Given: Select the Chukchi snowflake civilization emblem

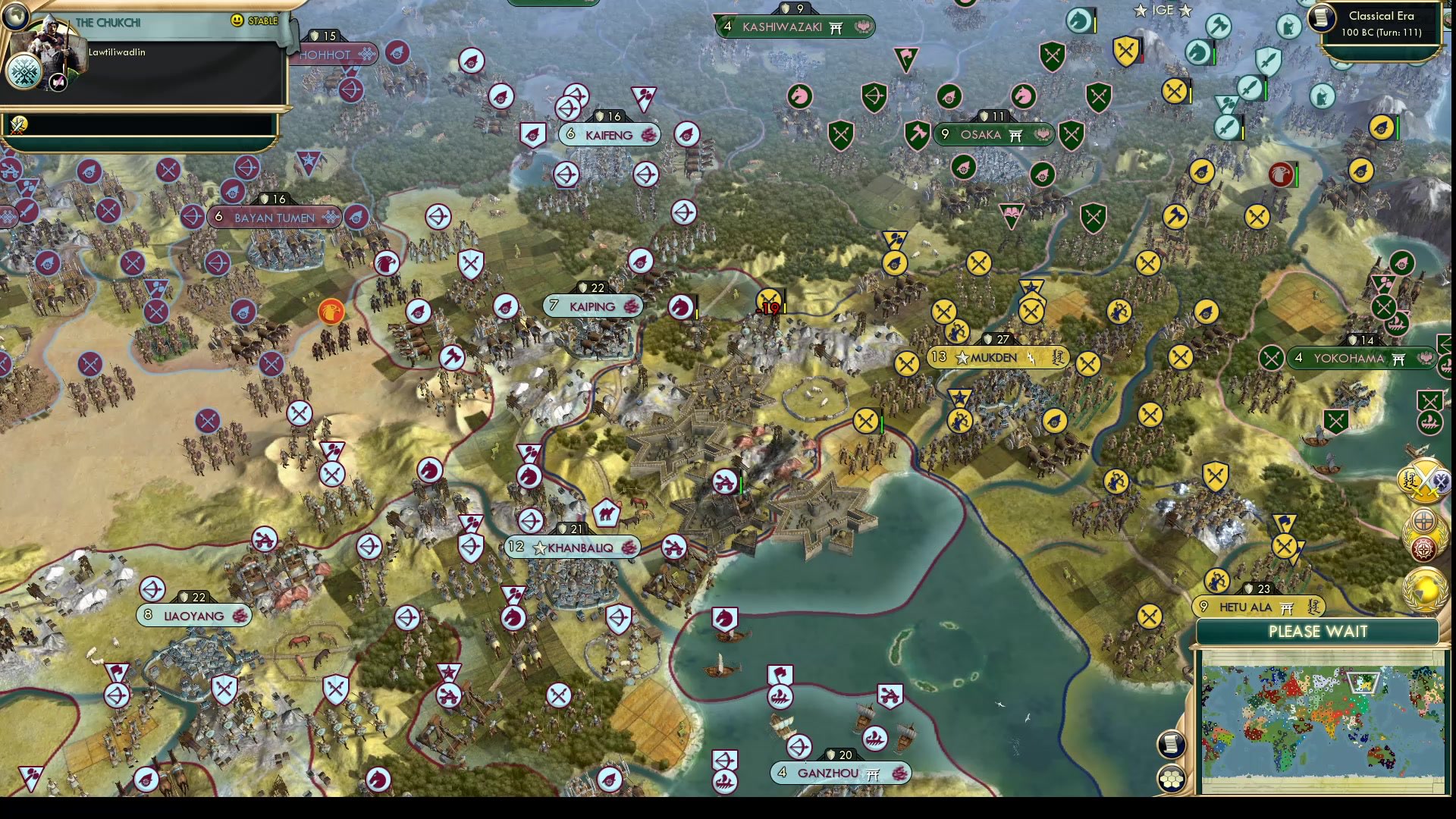Looking at the screenshot, I should 24,71.
